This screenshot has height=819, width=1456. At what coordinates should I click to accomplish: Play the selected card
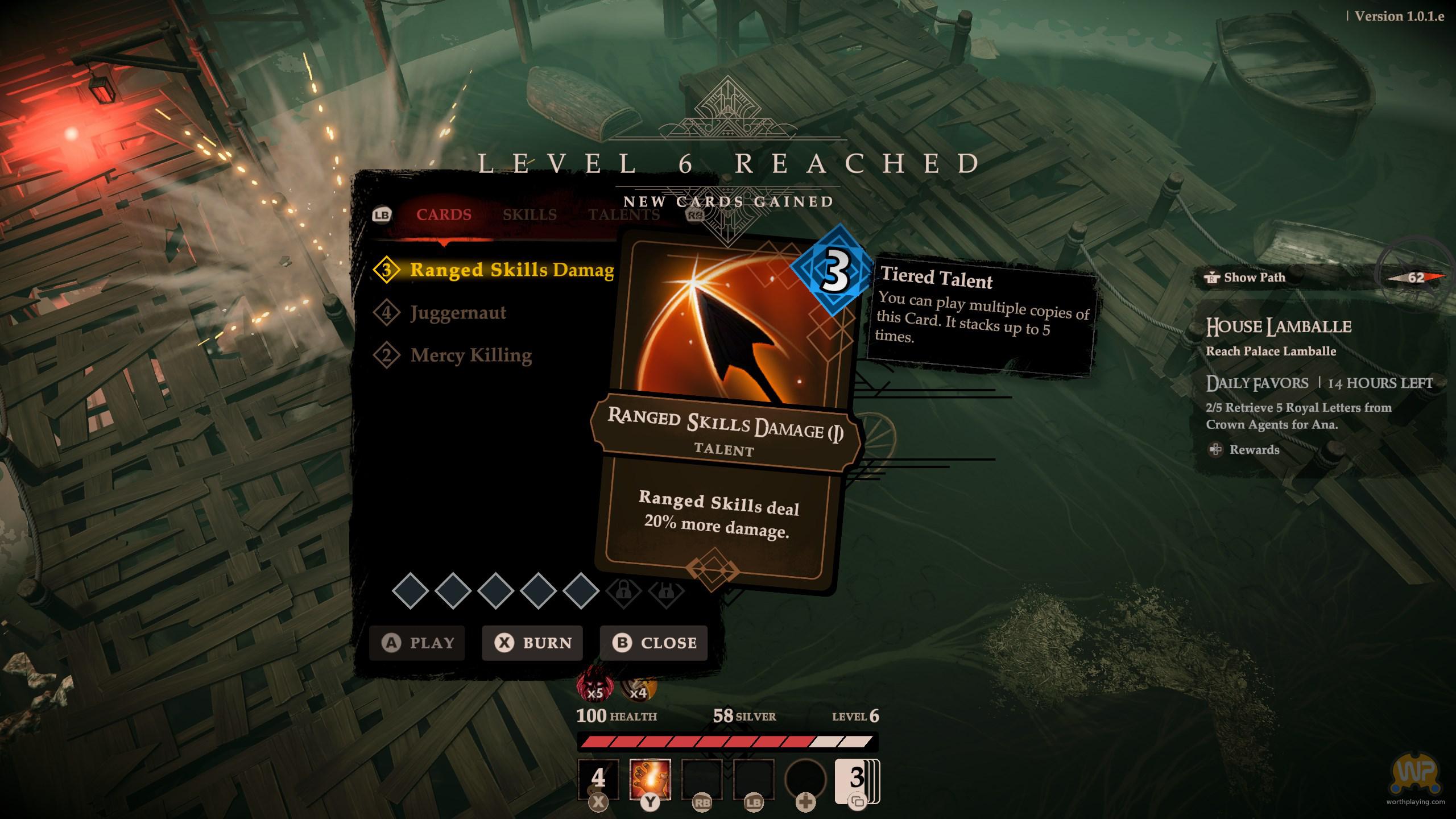point(417,643)
